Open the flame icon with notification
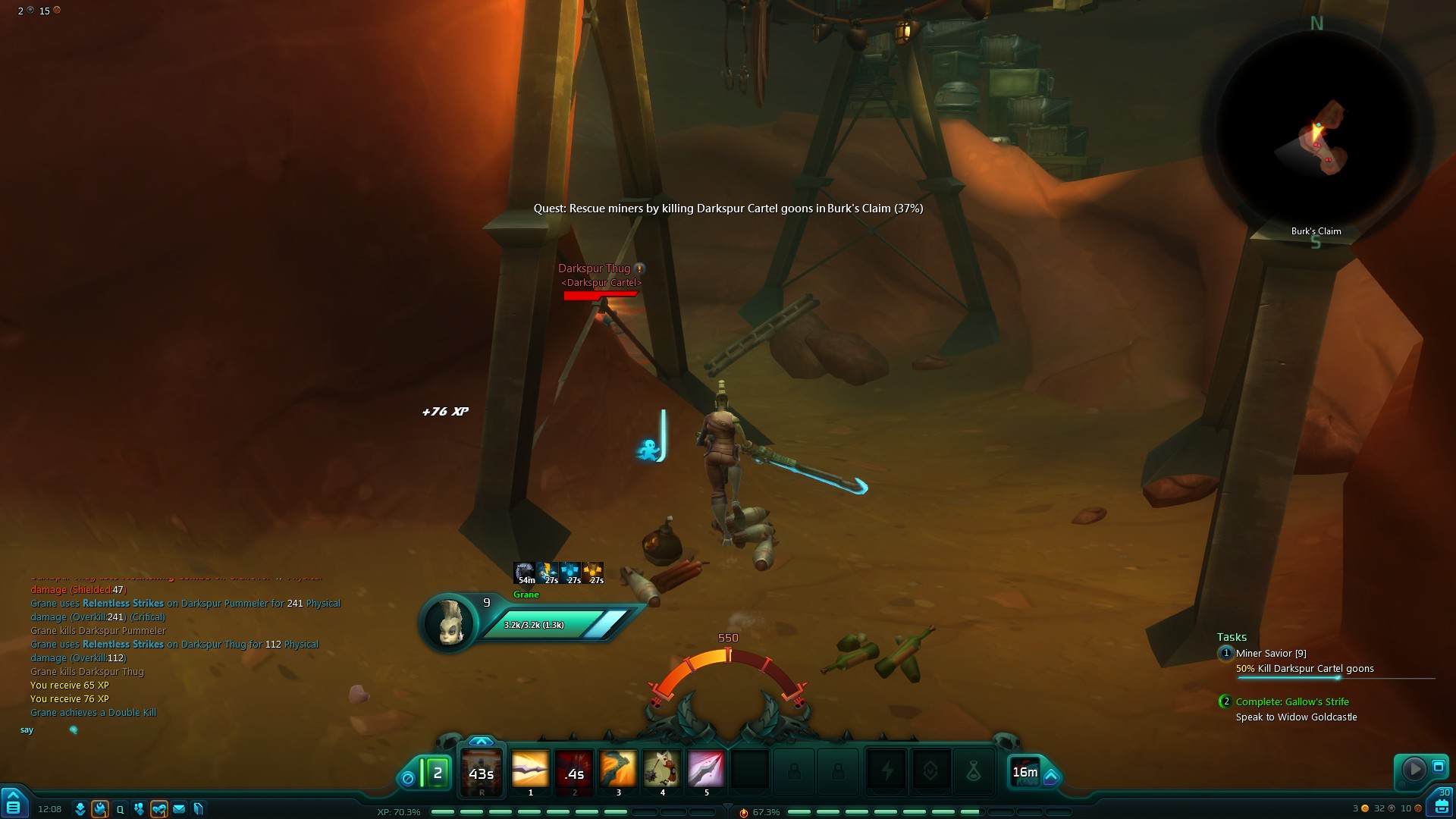The height and width of the screenshot is (819, 1456). (100, 809)
